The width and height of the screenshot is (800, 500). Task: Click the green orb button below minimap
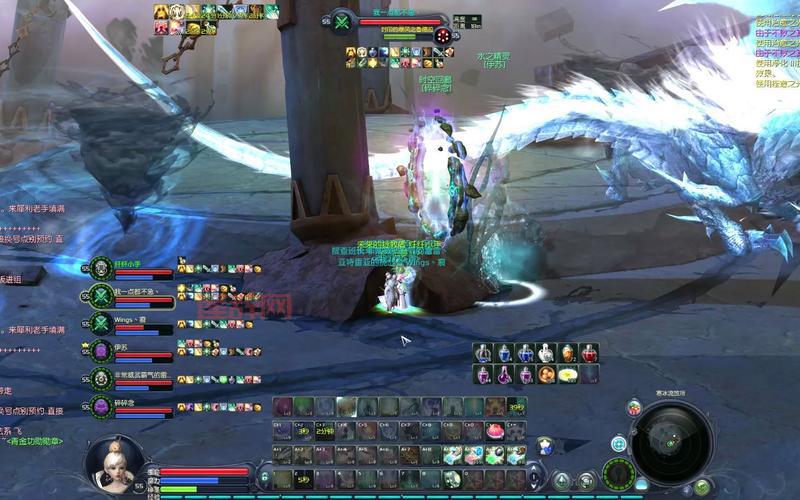click(703, 486)
